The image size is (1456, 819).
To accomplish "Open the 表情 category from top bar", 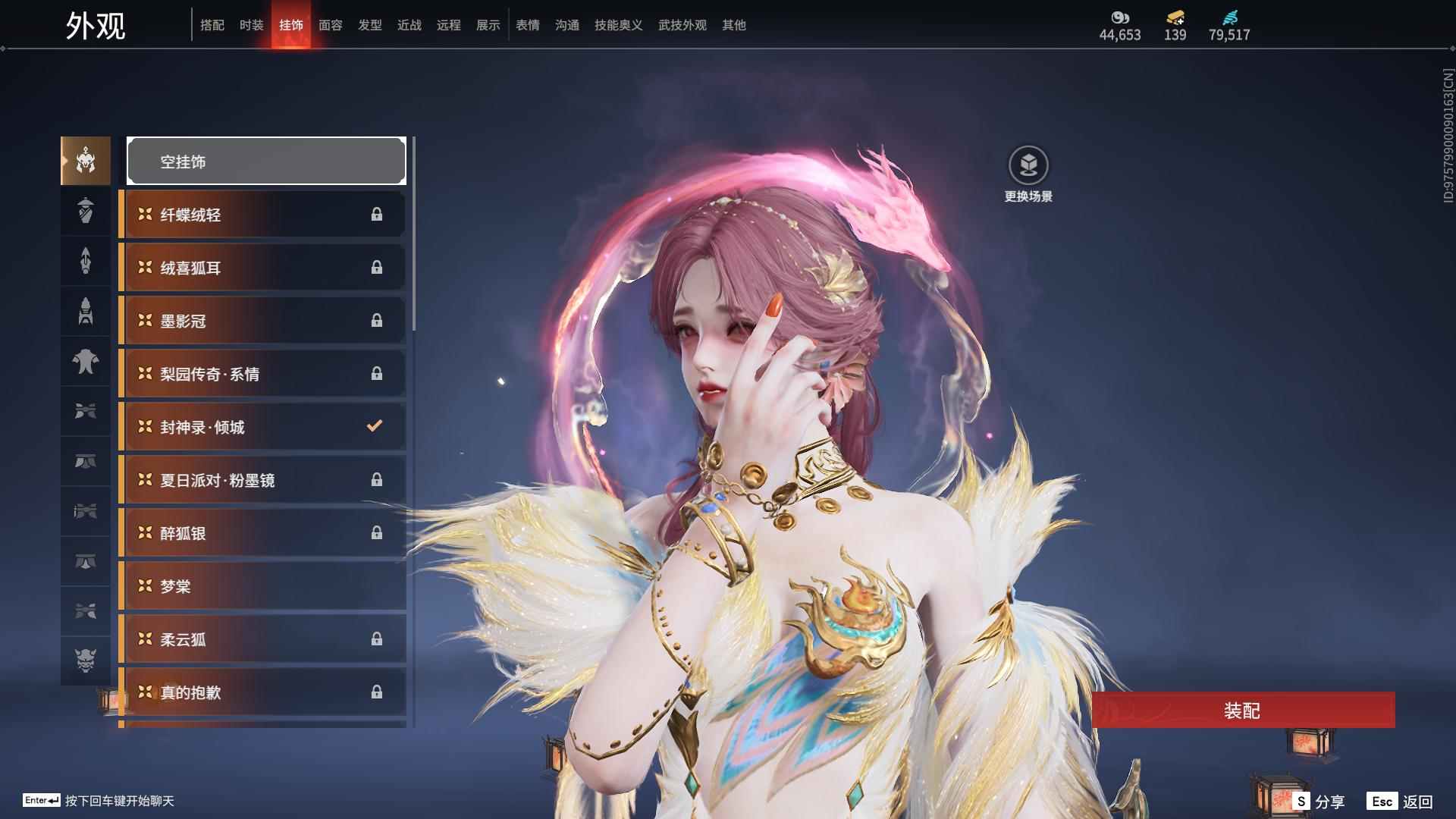I will [527, 24].
